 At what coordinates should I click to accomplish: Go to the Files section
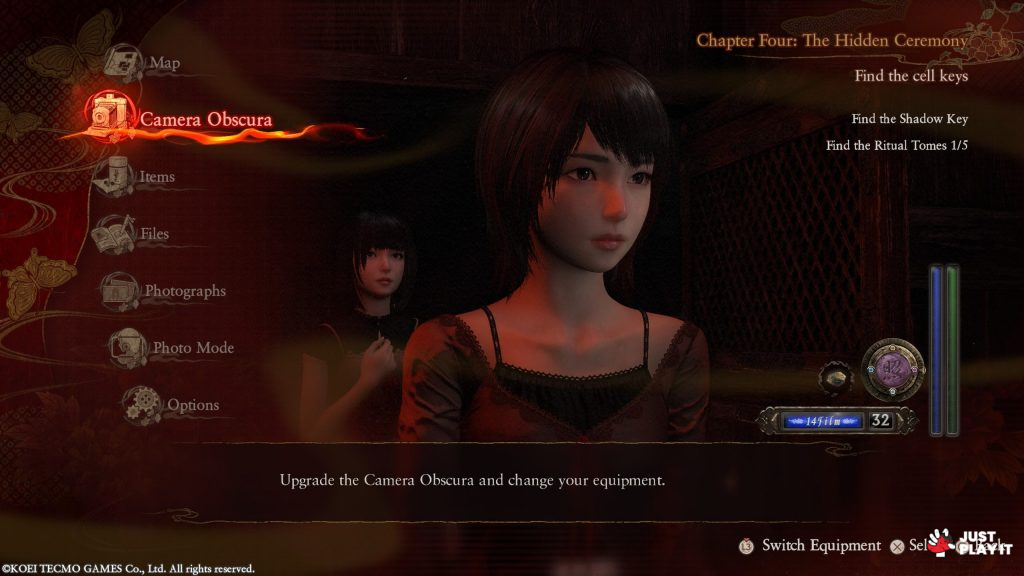tap(154, 234)
